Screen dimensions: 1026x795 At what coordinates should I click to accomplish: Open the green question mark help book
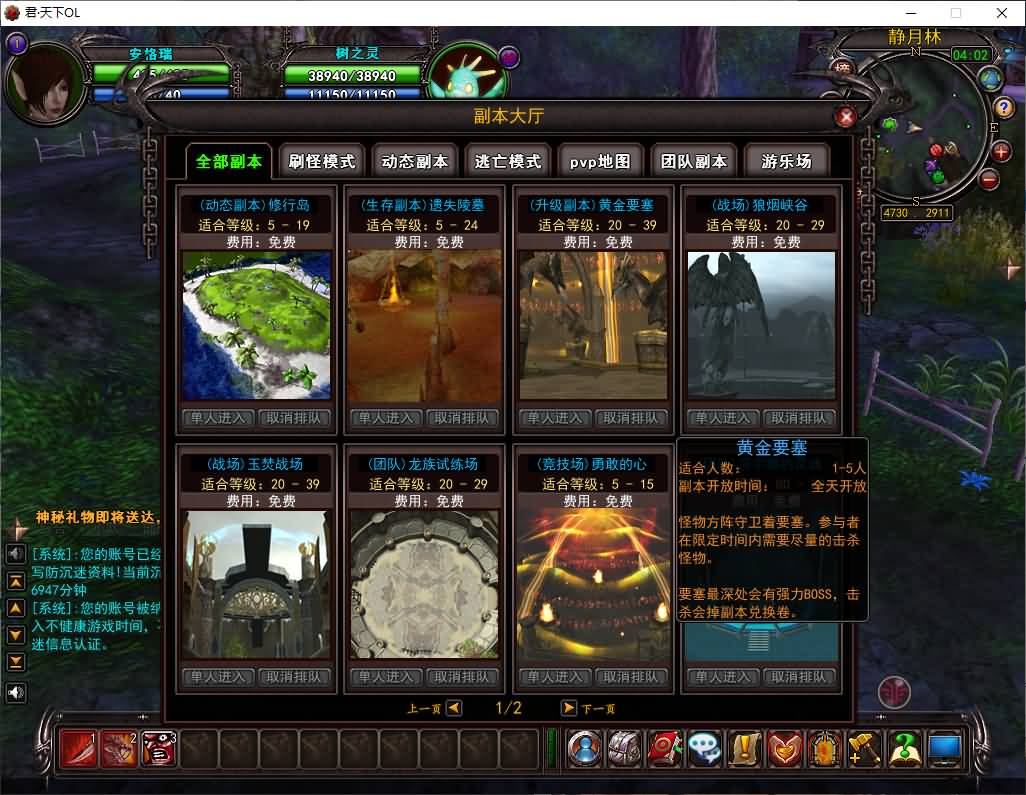tap(904, 748)
